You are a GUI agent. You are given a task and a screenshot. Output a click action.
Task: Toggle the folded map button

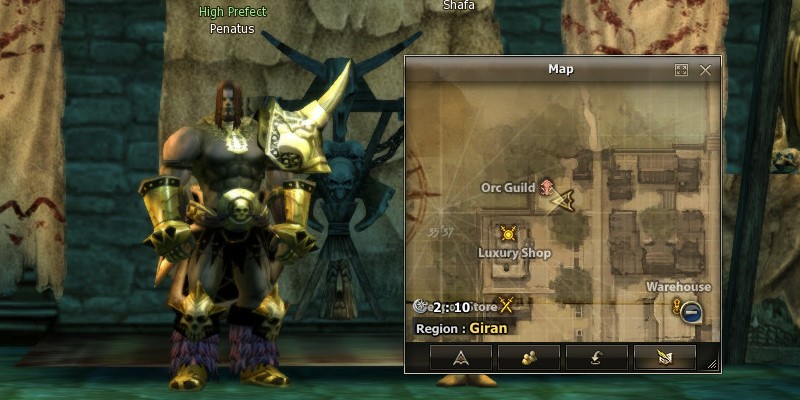pyautogui.click(x=664, y=357)
